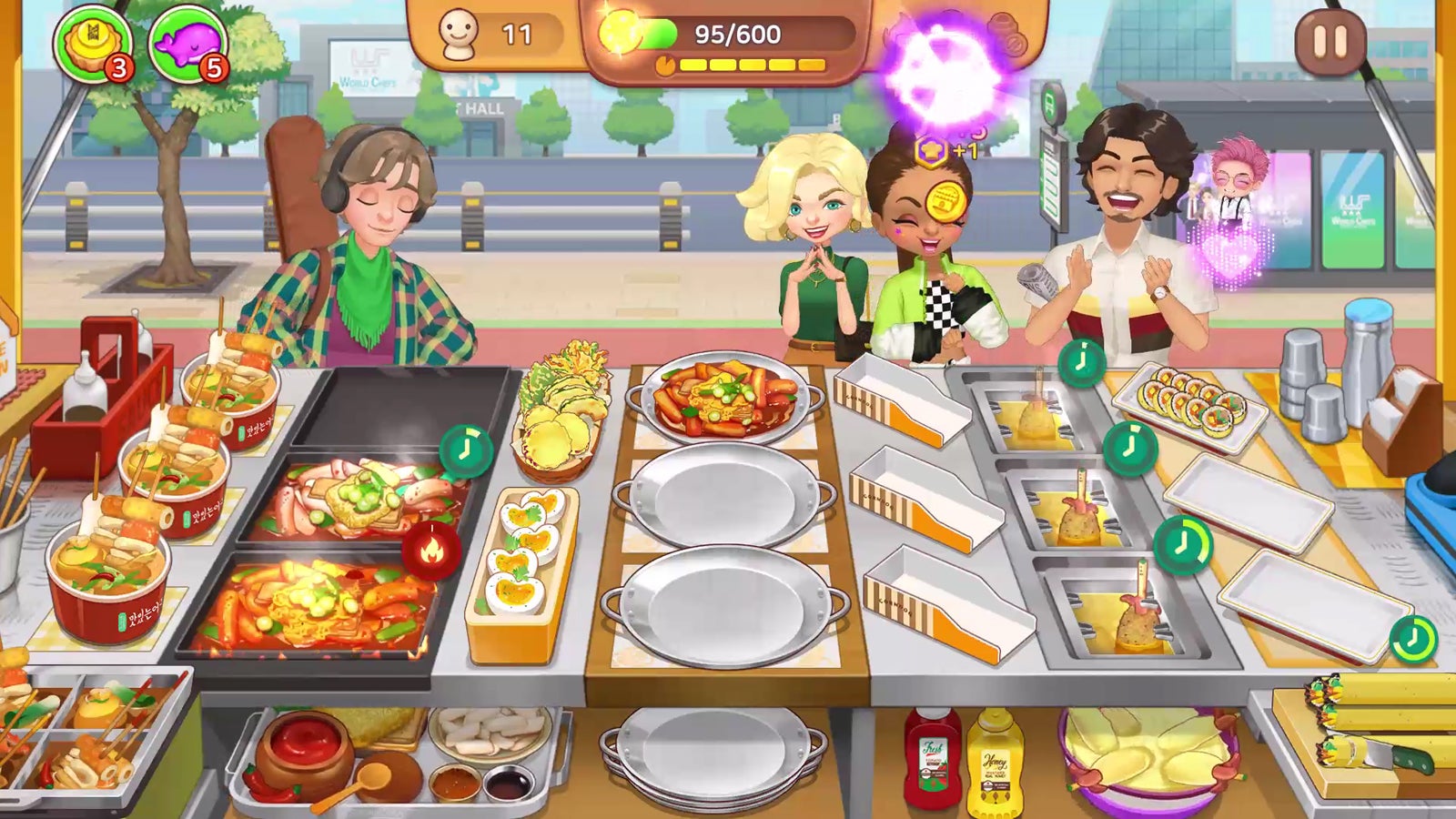Collect the gold coin from the customer
1456x819 pixels.
(945, 197)
